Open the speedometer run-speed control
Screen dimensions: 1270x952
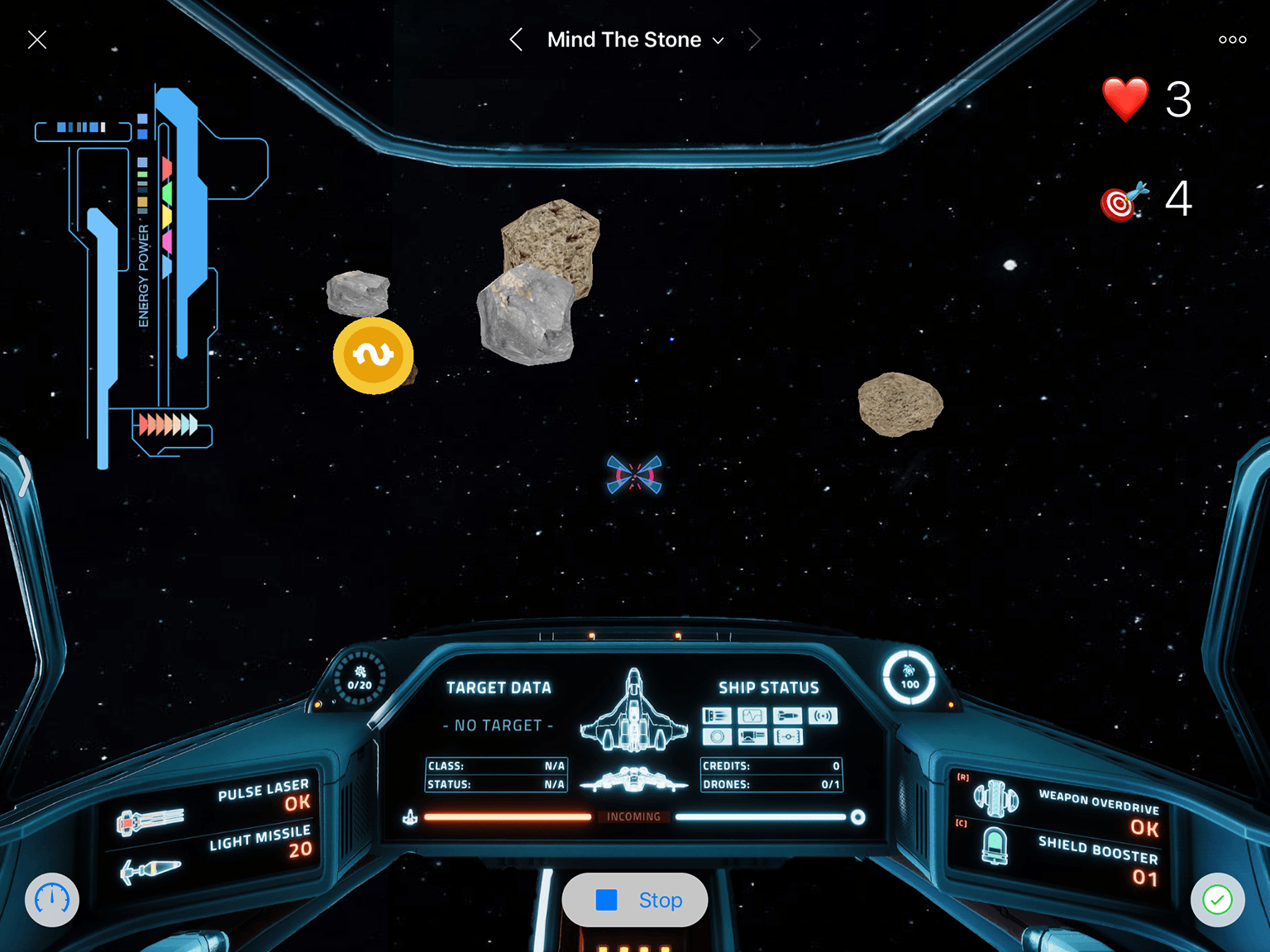52,900
